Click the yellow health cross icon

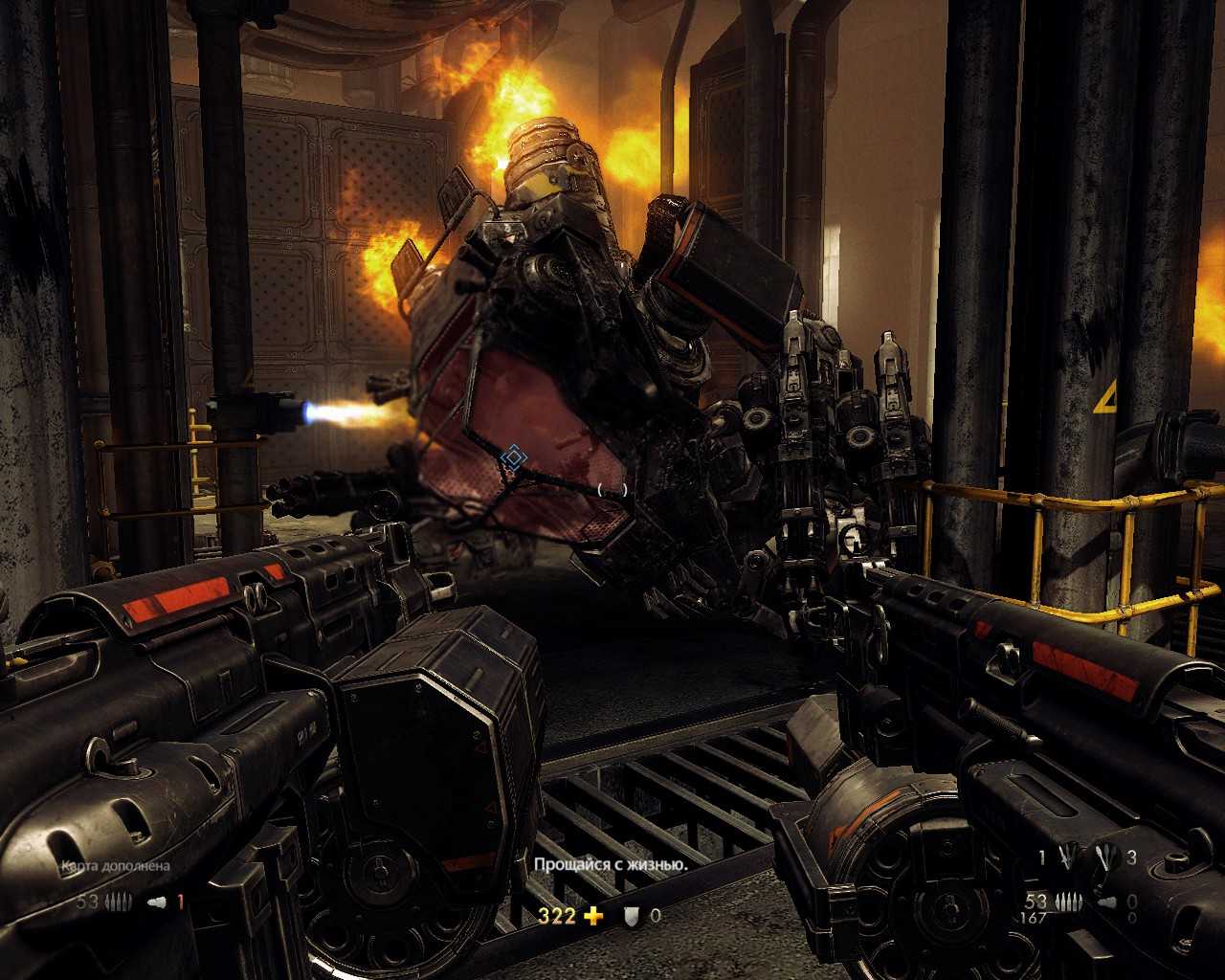[x=594, y=917]
